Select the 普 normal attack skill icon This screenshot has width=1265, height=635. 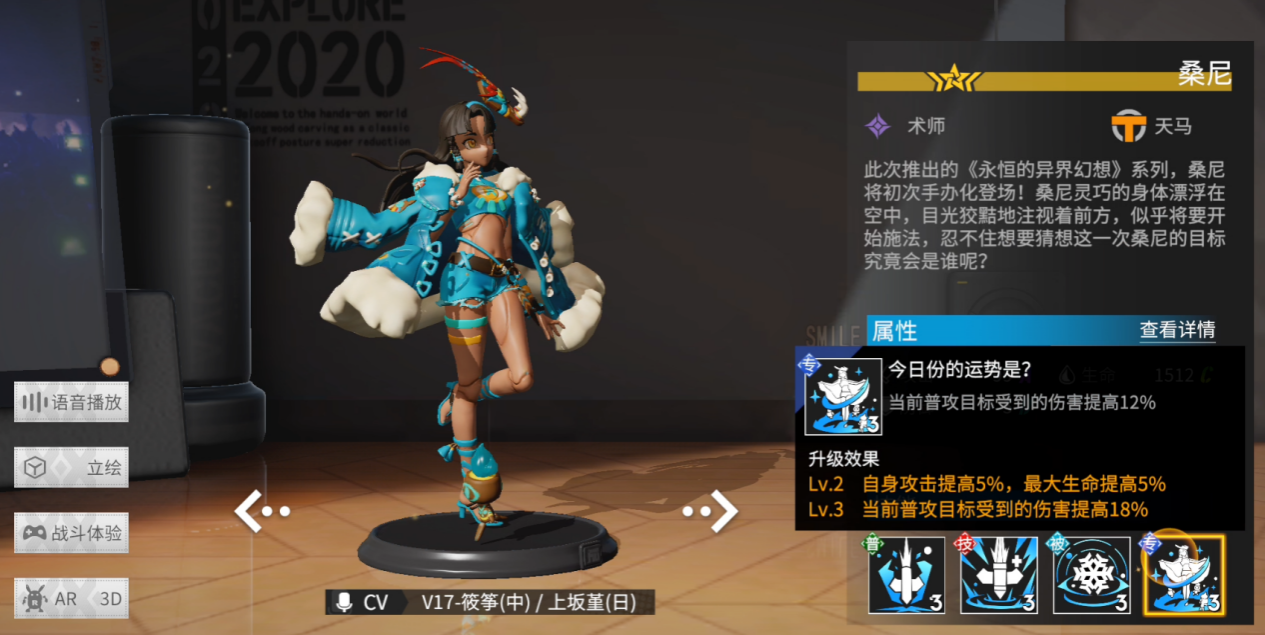(x=906, y=575)
